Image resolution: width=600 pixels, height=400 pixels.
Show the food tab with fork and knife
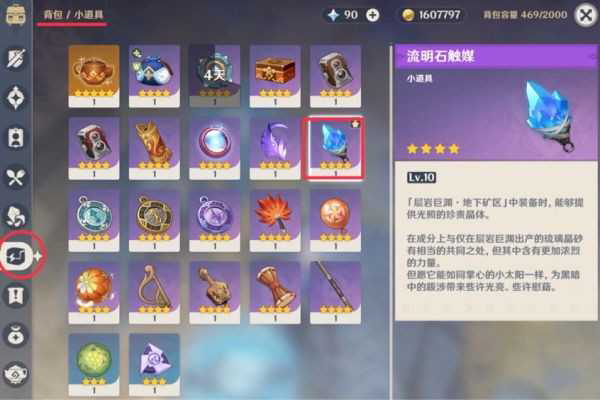[x=16, y=176]
